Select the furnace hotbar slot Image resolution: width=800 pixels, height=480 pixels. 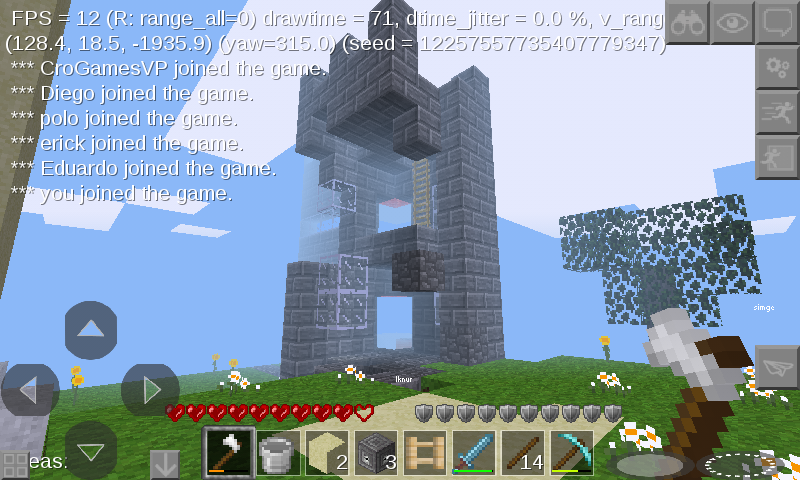click(x=375, y=453)
